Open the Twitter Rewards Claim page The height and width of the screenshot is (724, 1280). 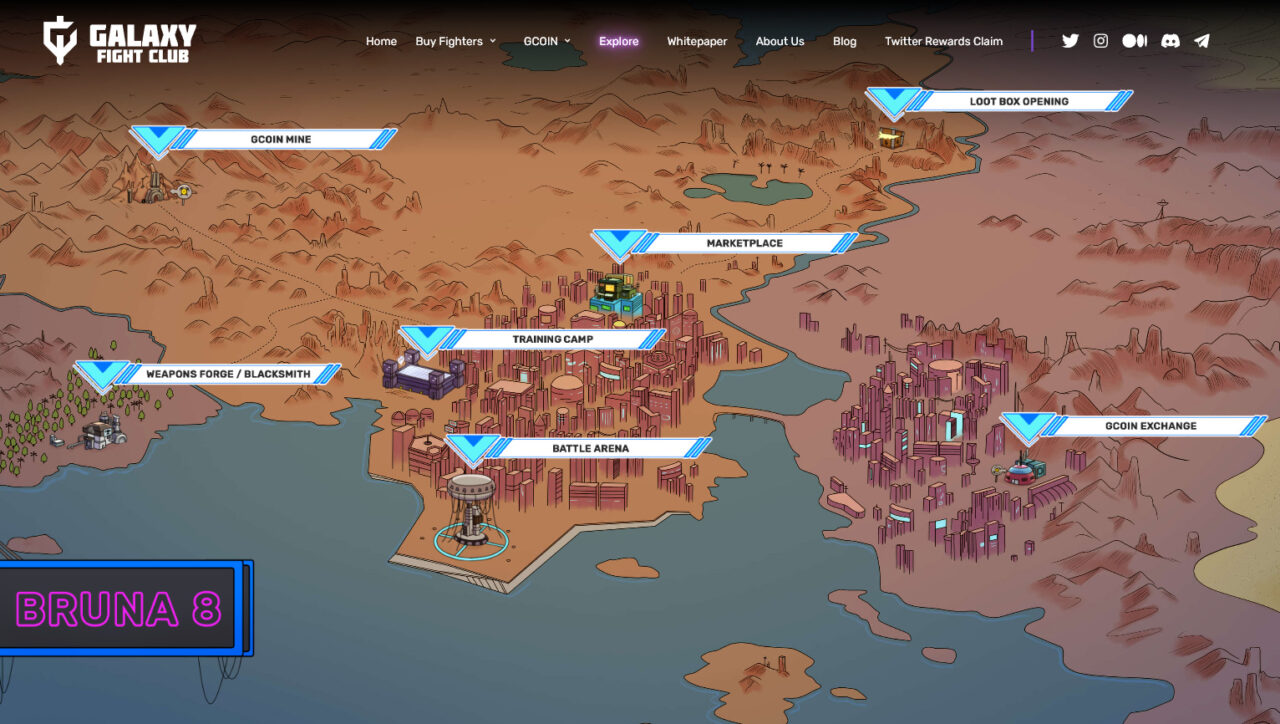[943, 41]
